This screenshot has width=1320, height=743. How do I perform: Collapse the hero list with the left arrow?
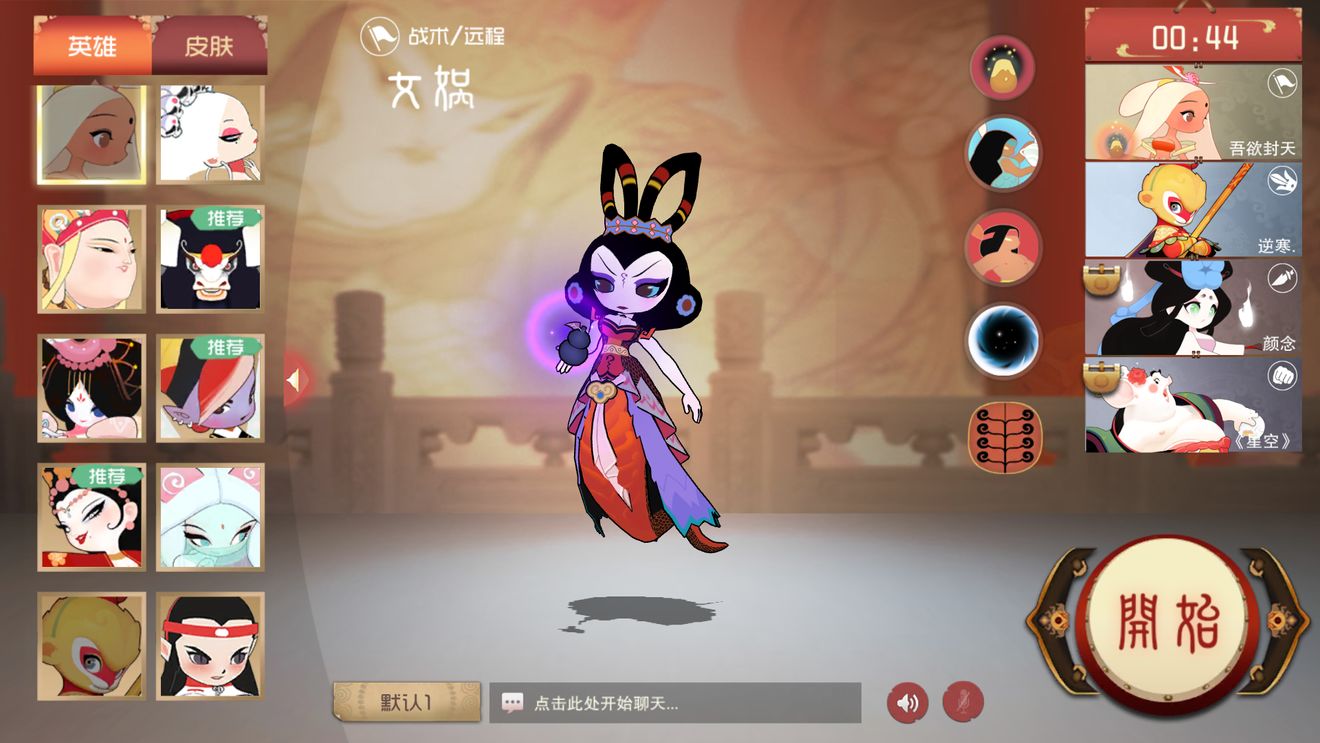pos(296,378)
